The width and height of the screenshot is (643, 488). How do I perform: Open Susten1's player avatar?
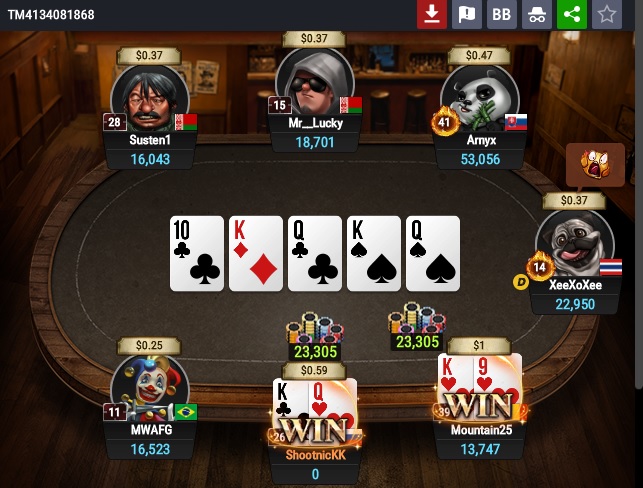pos(149,98)
